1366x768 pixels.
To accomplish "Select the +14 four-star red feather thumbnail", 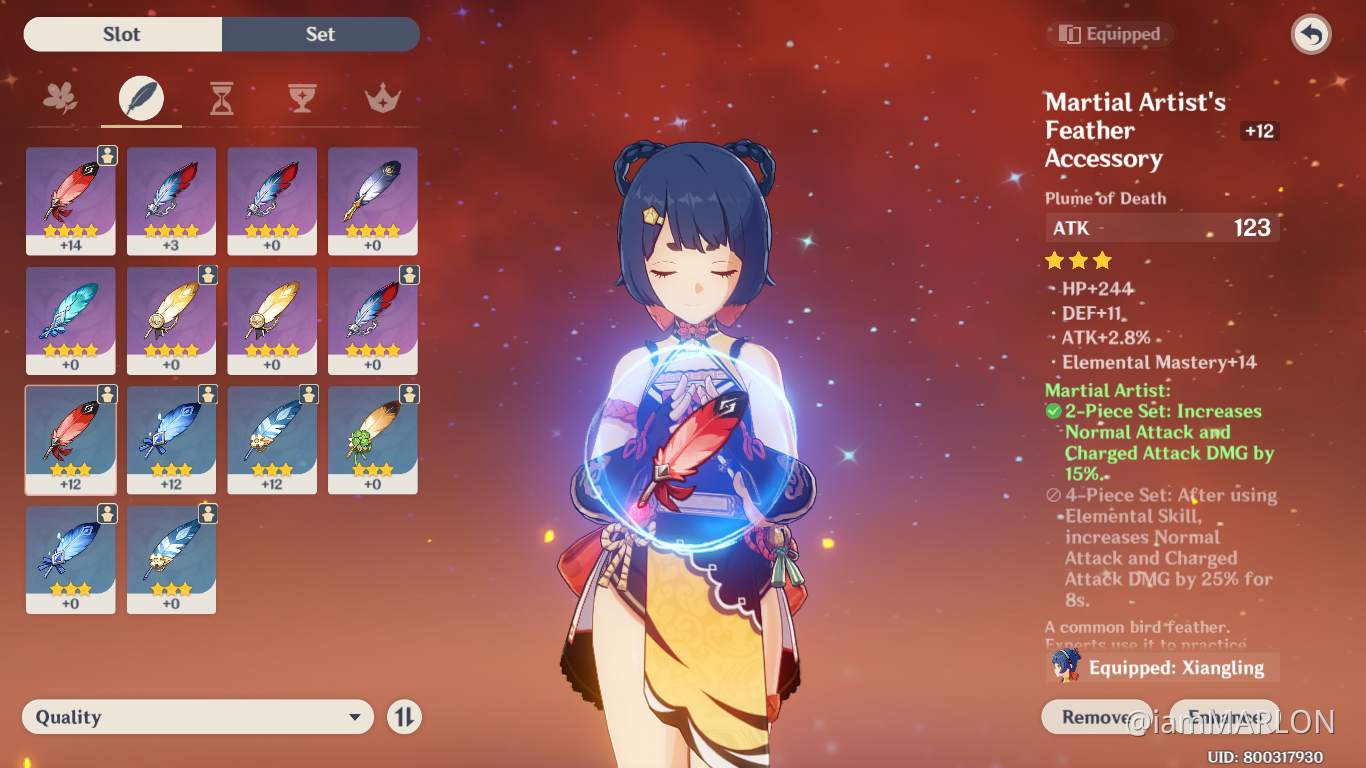I will 70,200.
